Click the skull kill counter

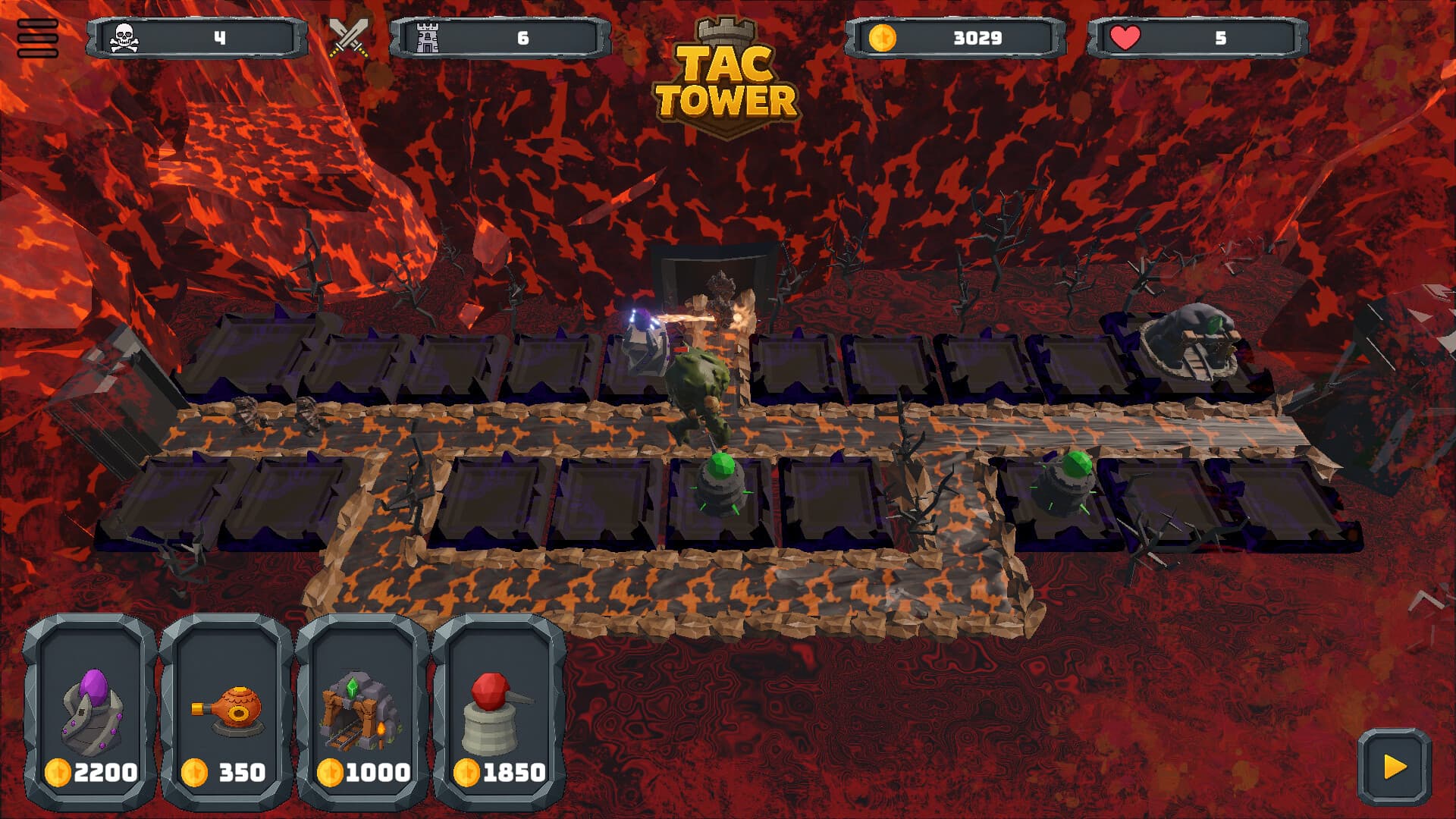click(126, 36)
